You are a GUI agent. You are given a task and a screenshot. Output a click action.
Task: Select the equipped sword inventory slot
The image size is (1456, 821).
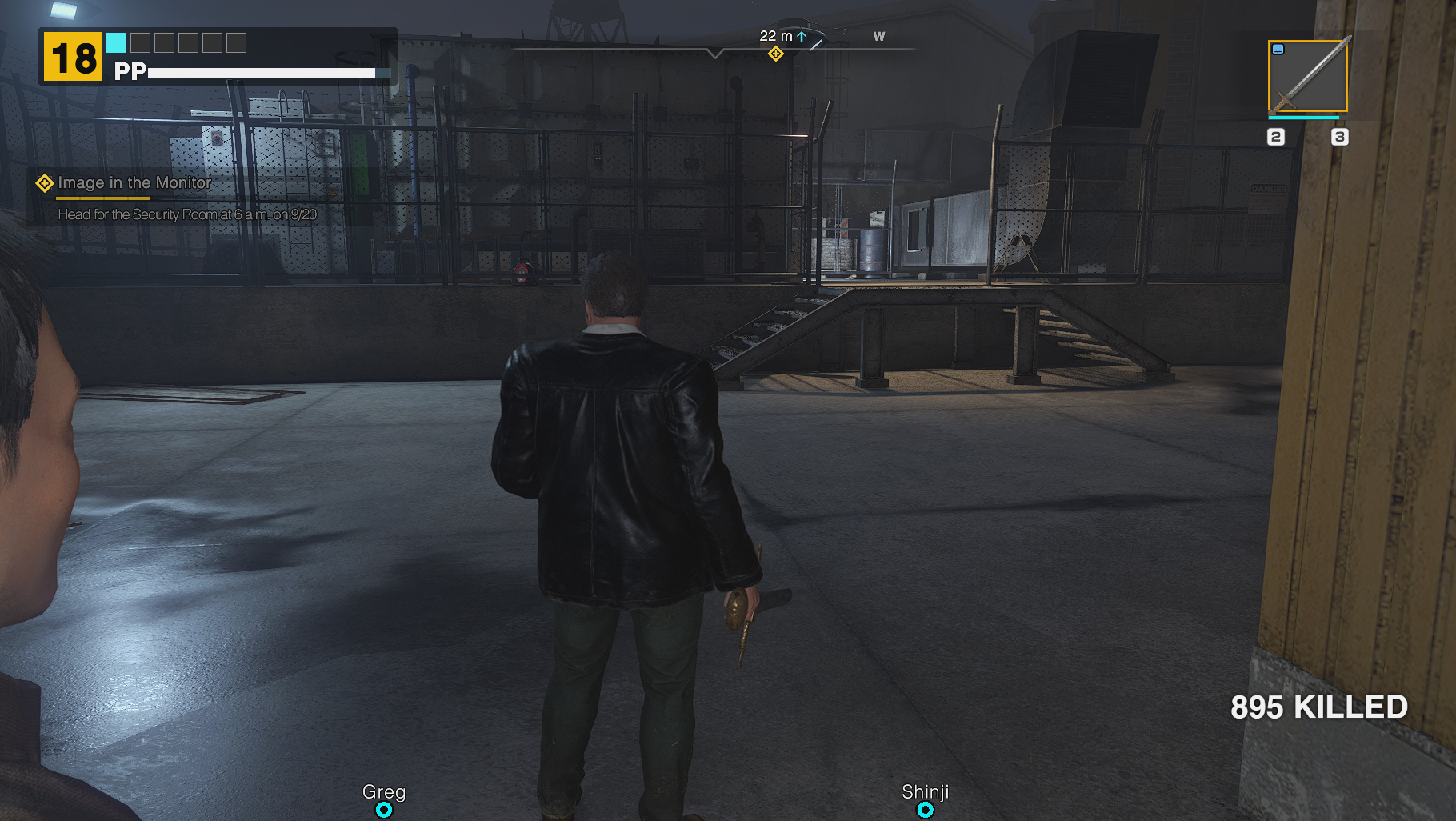1307,76
